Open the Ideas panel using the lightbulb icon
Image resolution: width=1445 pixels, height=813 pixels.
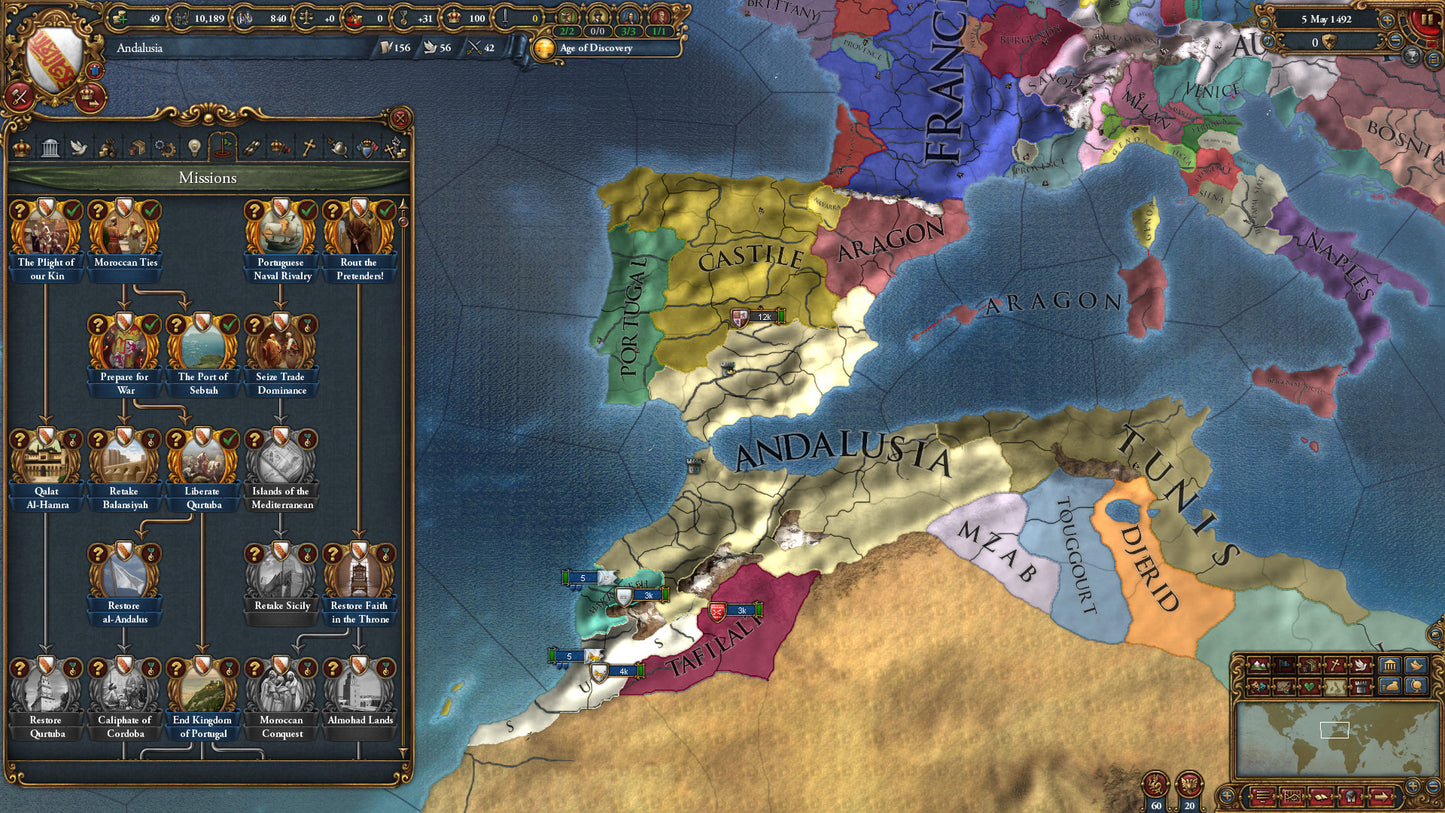click(x=194, y=147)
